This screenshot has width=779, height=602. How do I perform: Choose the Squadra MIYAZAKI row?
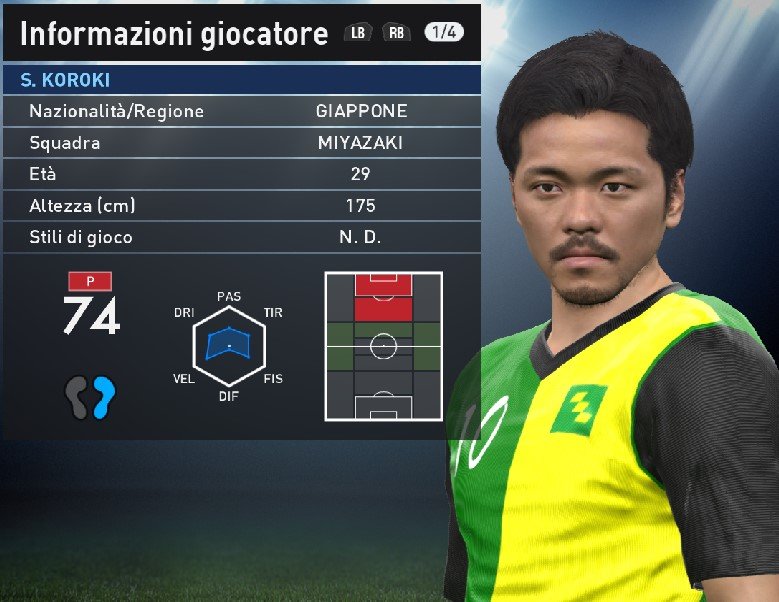[240, 143]
